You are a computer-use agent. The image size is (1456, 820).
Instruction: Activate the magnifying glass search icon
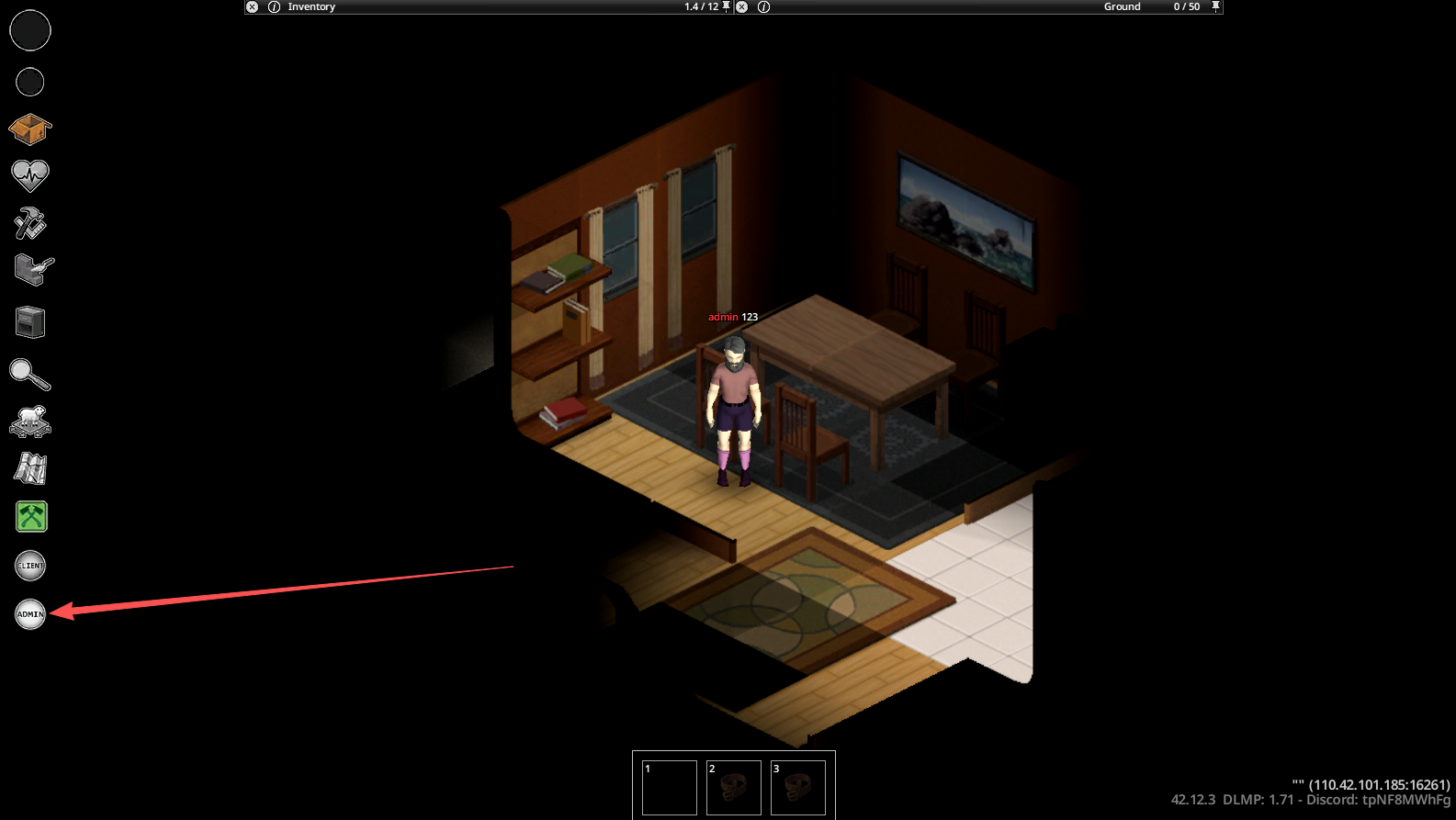pos(30,374)
